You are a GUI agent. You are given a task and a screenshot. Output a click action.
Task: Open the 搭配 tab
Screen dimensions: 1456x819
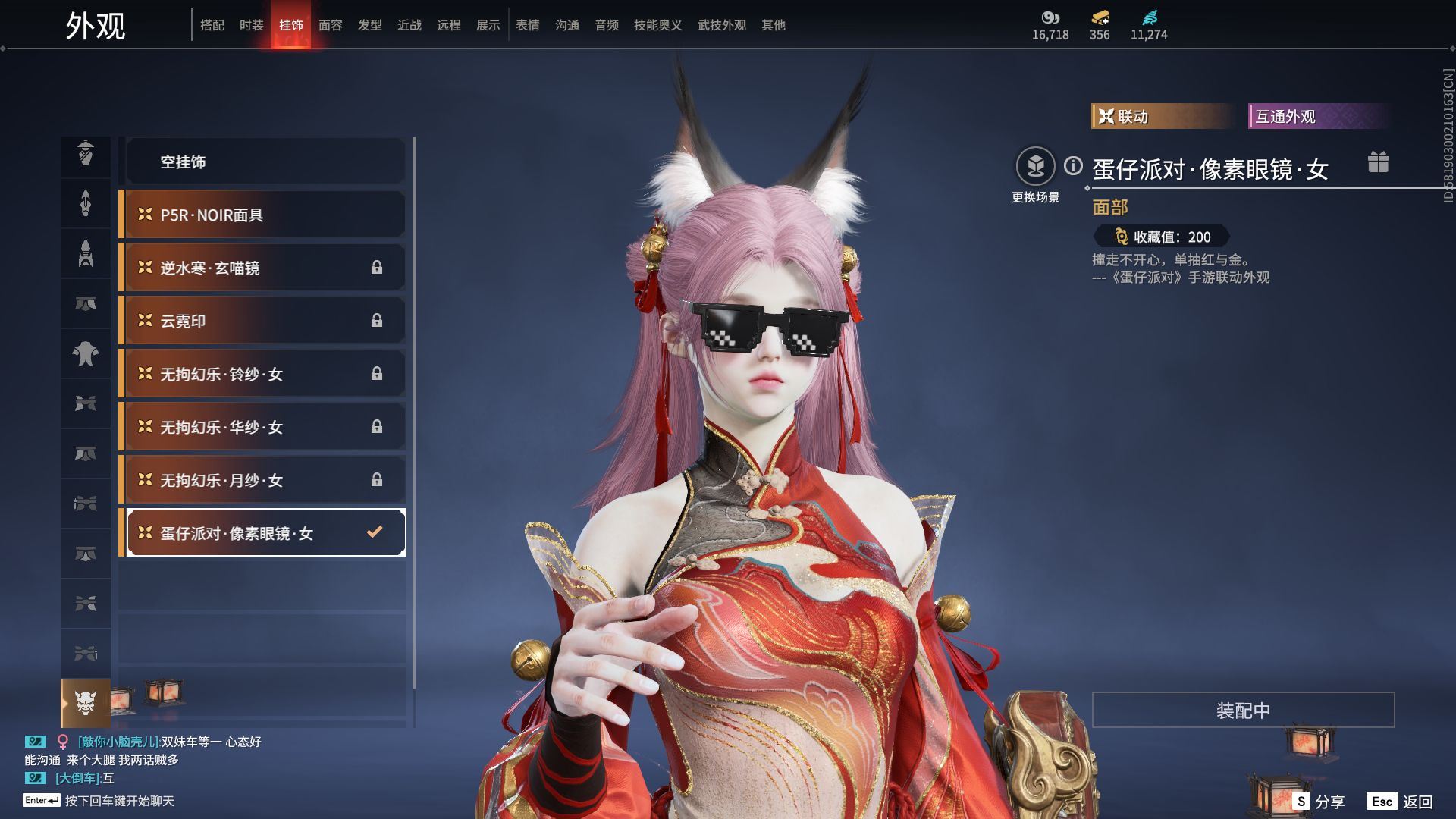pyautogui.click(x=212, y=25)
